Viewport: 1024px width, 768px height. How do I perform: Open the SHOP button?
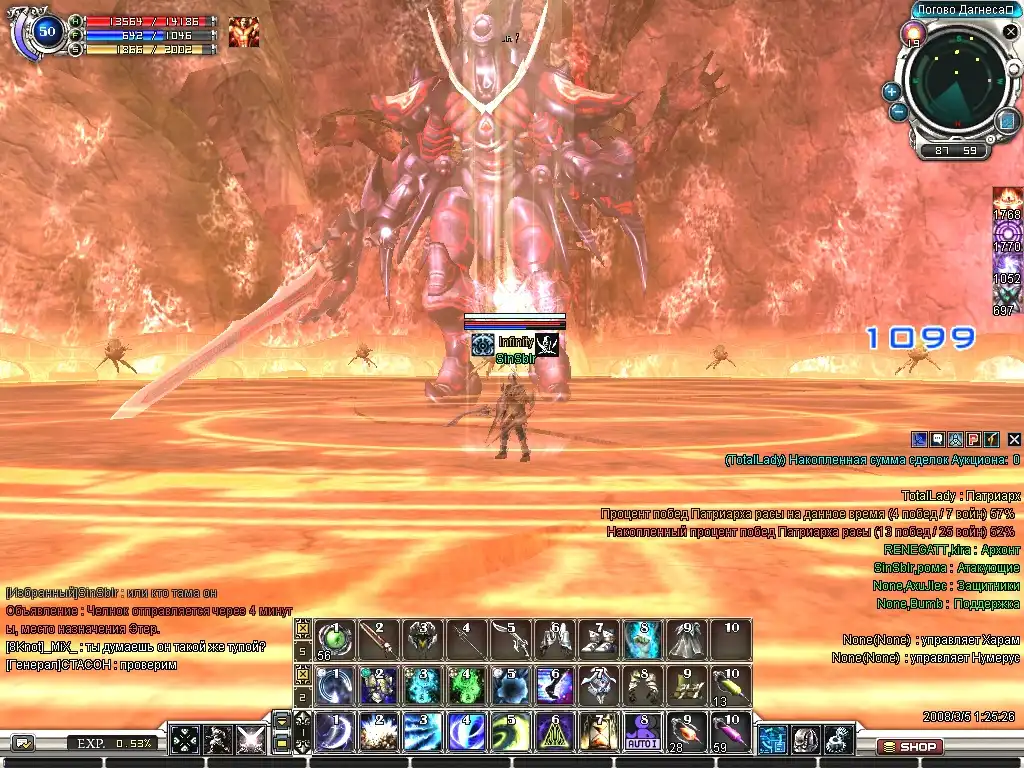pos(909,746)
